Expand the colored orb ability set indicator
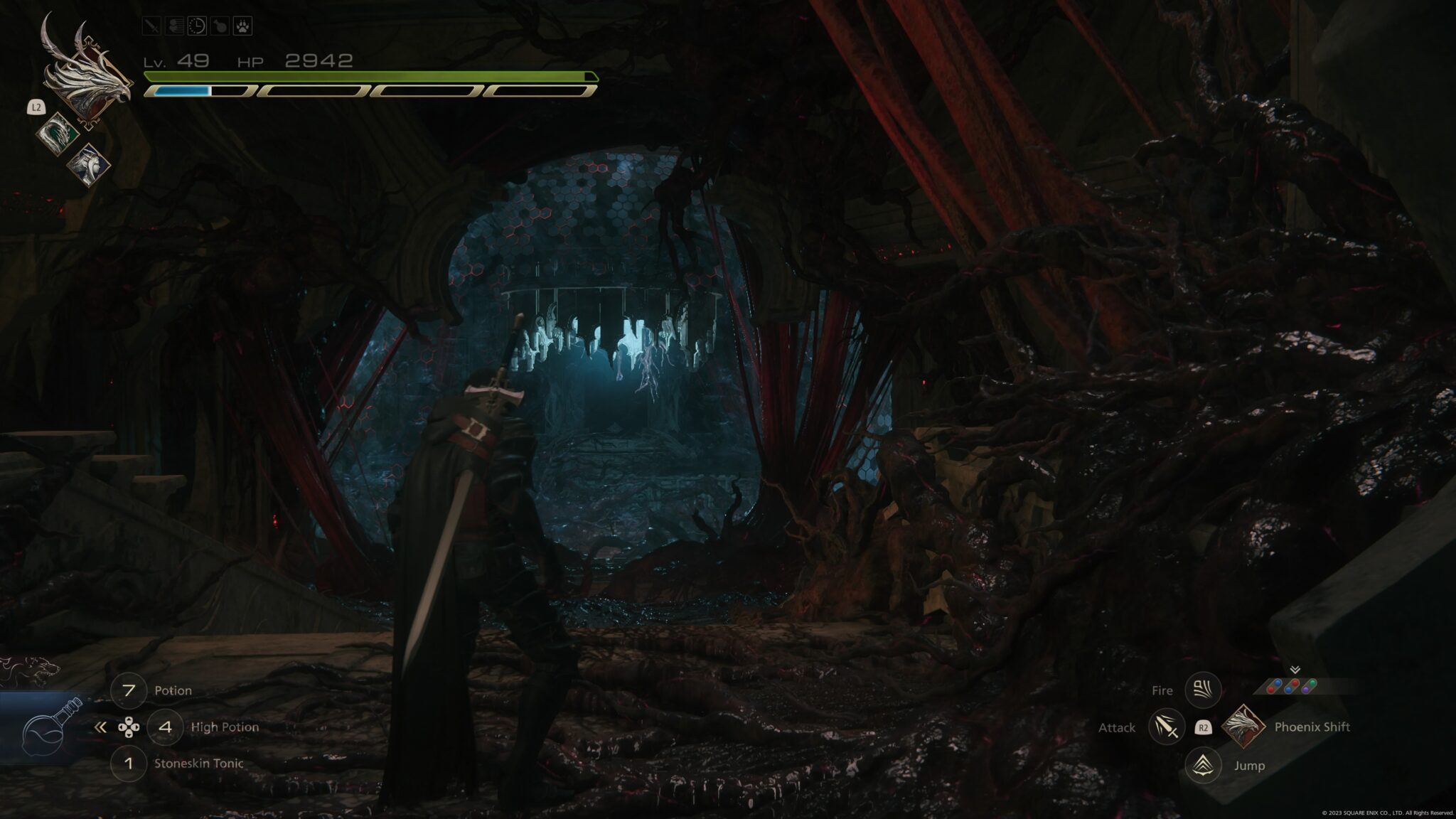Image resolution: width=1456 pixels, height=819 pixels. tap(1294, 685)
